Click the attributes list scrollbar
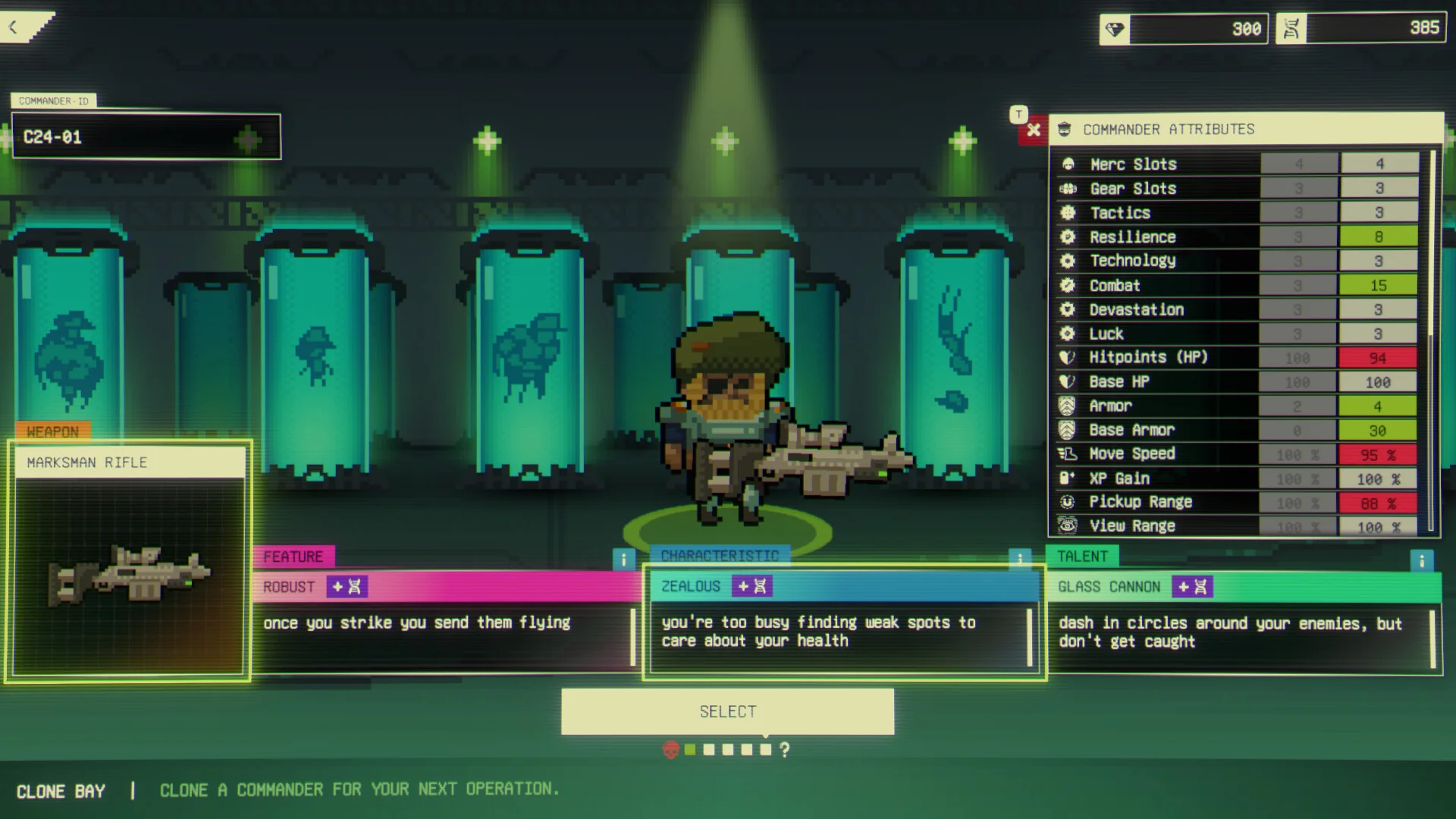This screenshot has width=1456, height=819. pos(1432,243)
